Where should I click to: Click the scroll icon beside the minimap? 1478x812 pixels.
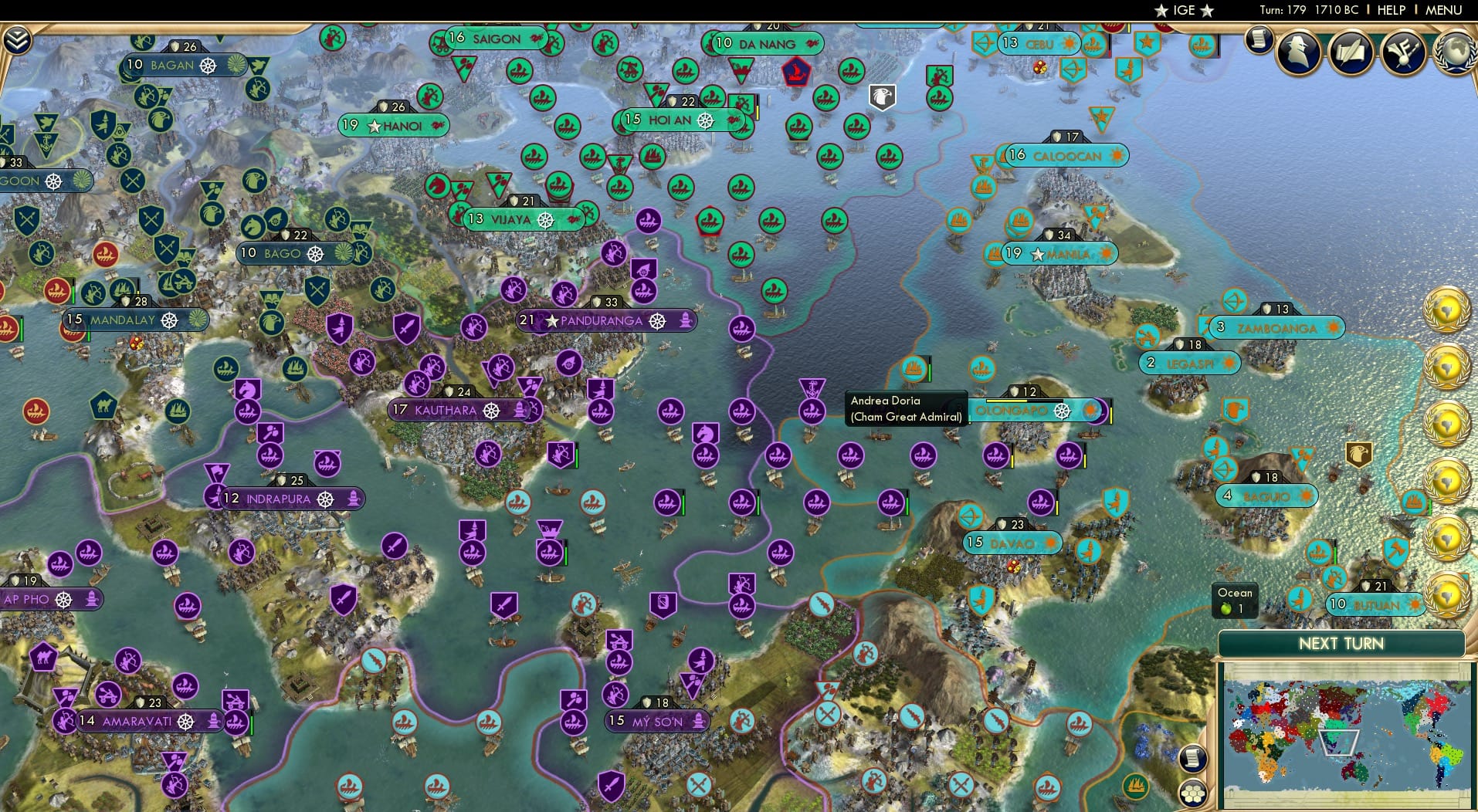click(x=1191, y=758)
